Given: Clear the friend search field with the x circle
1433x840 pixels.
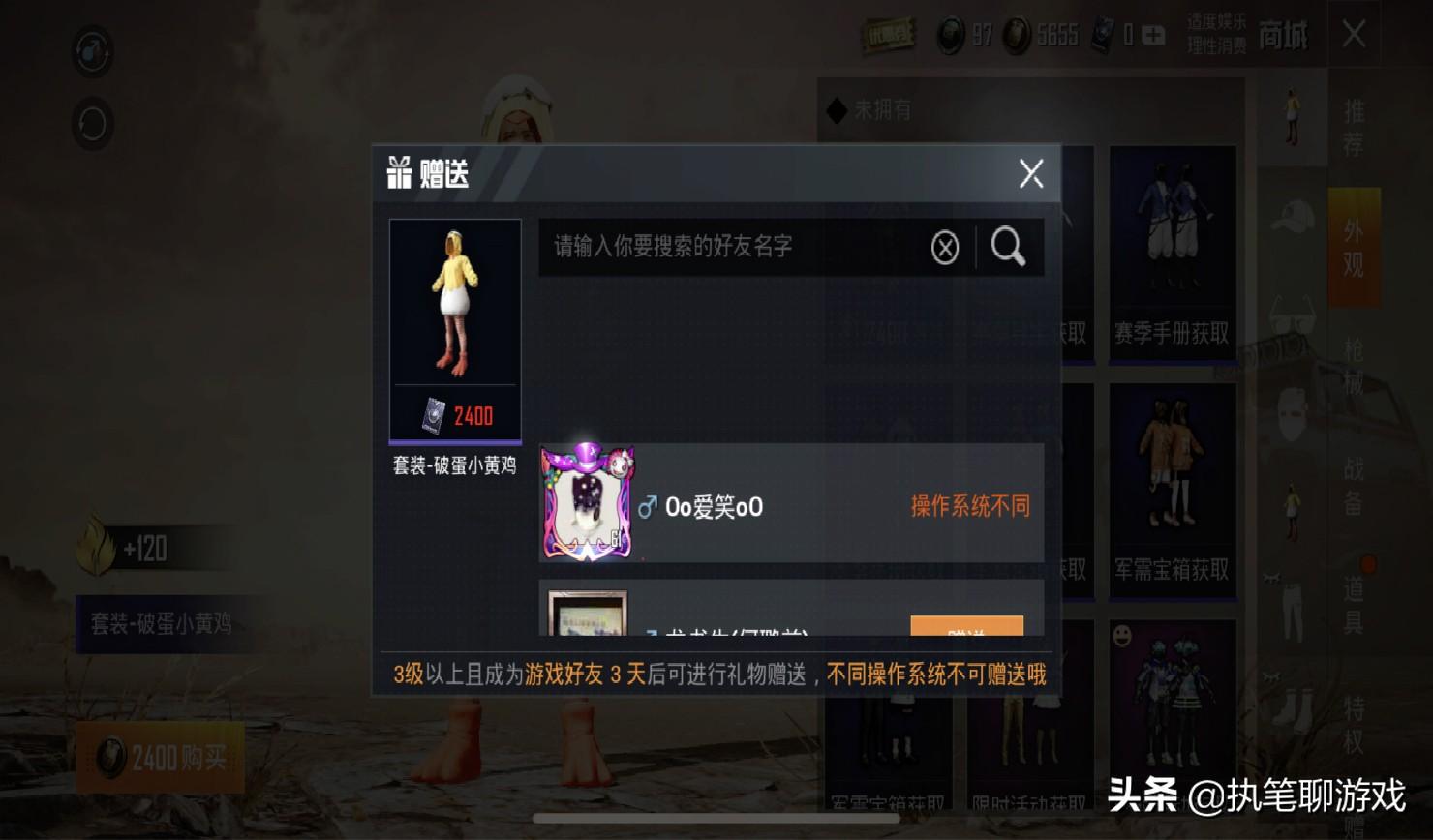Looking at the screenshot, I should [942, 247].
